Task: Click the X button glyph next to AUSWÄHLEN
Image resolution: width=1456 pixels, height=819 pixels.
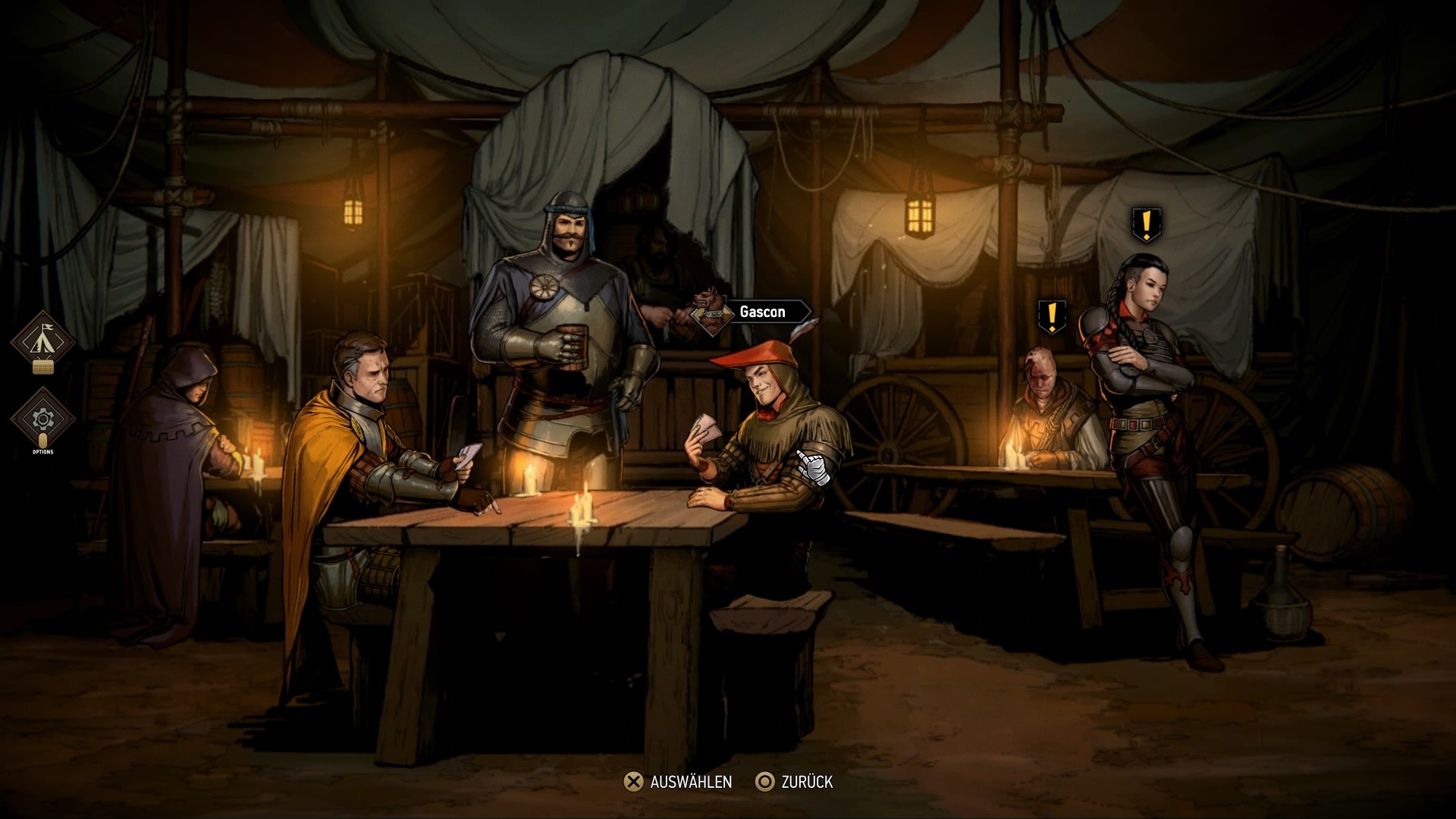Action: point(632,783)
